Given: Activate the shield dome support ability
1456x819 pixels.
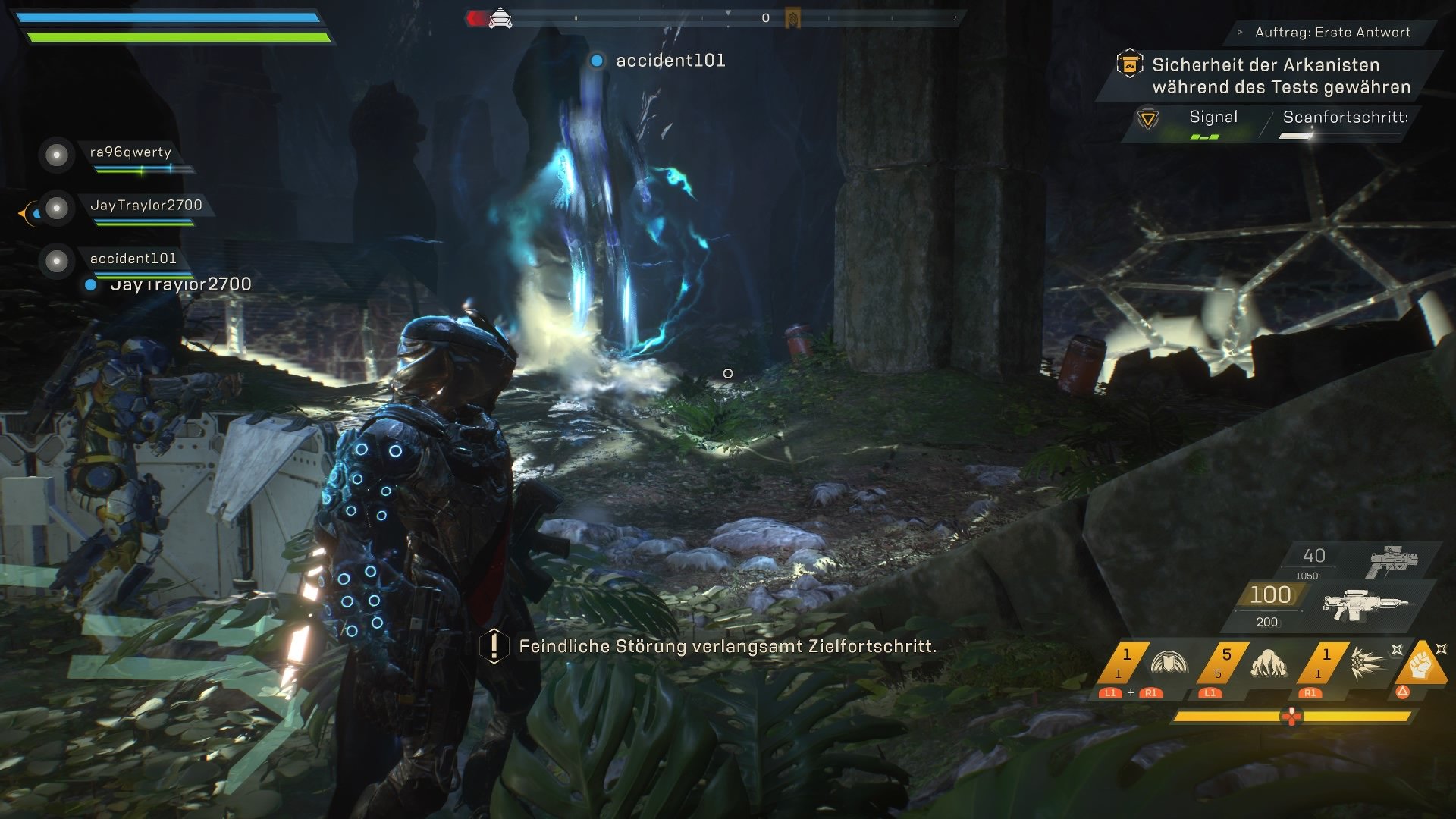Looking at the screenshot, I should pos(1169,664).
